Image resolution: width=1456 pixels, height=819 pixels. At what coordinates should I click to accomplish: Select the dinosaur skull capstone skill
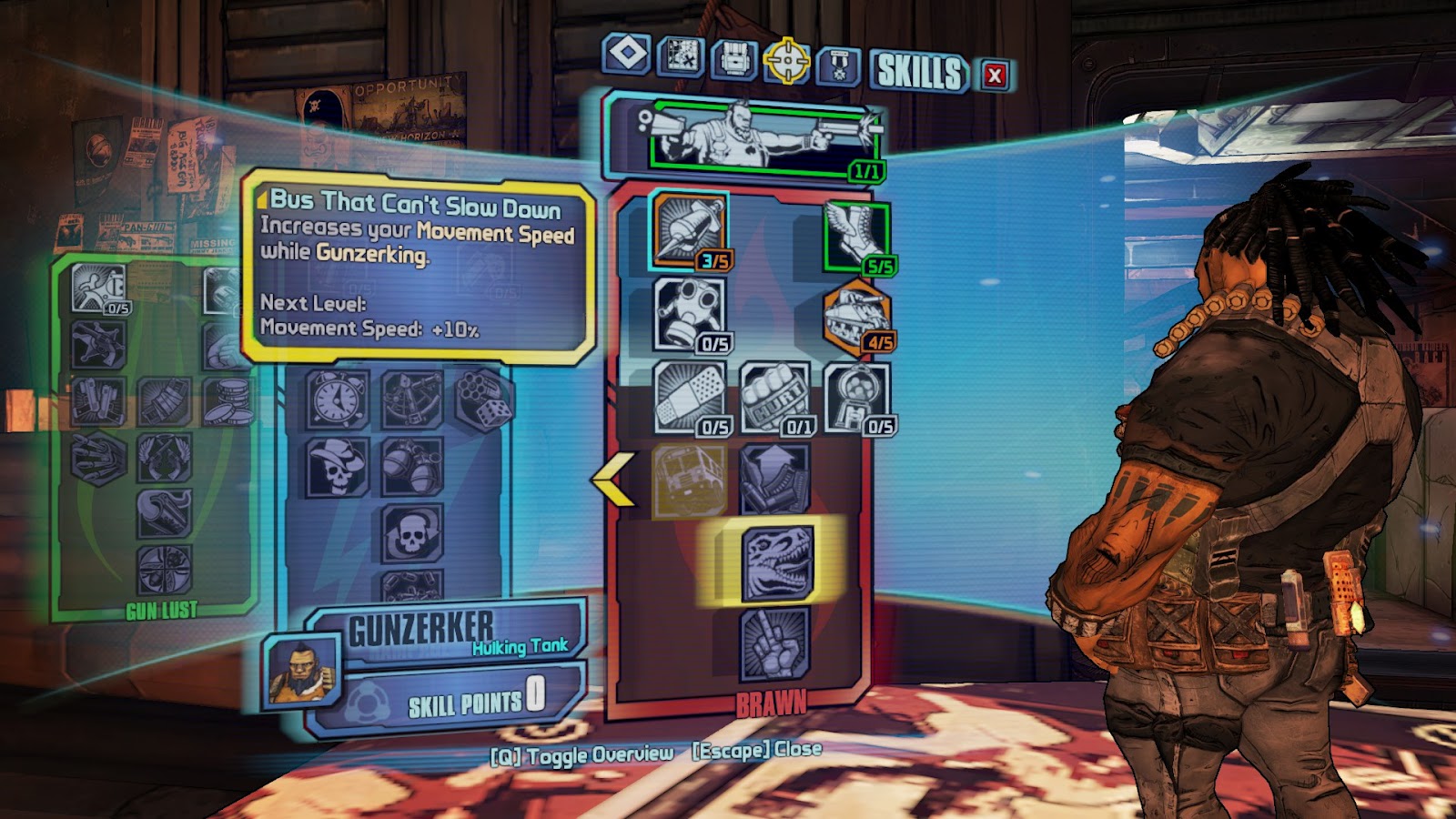coord(773,562)
